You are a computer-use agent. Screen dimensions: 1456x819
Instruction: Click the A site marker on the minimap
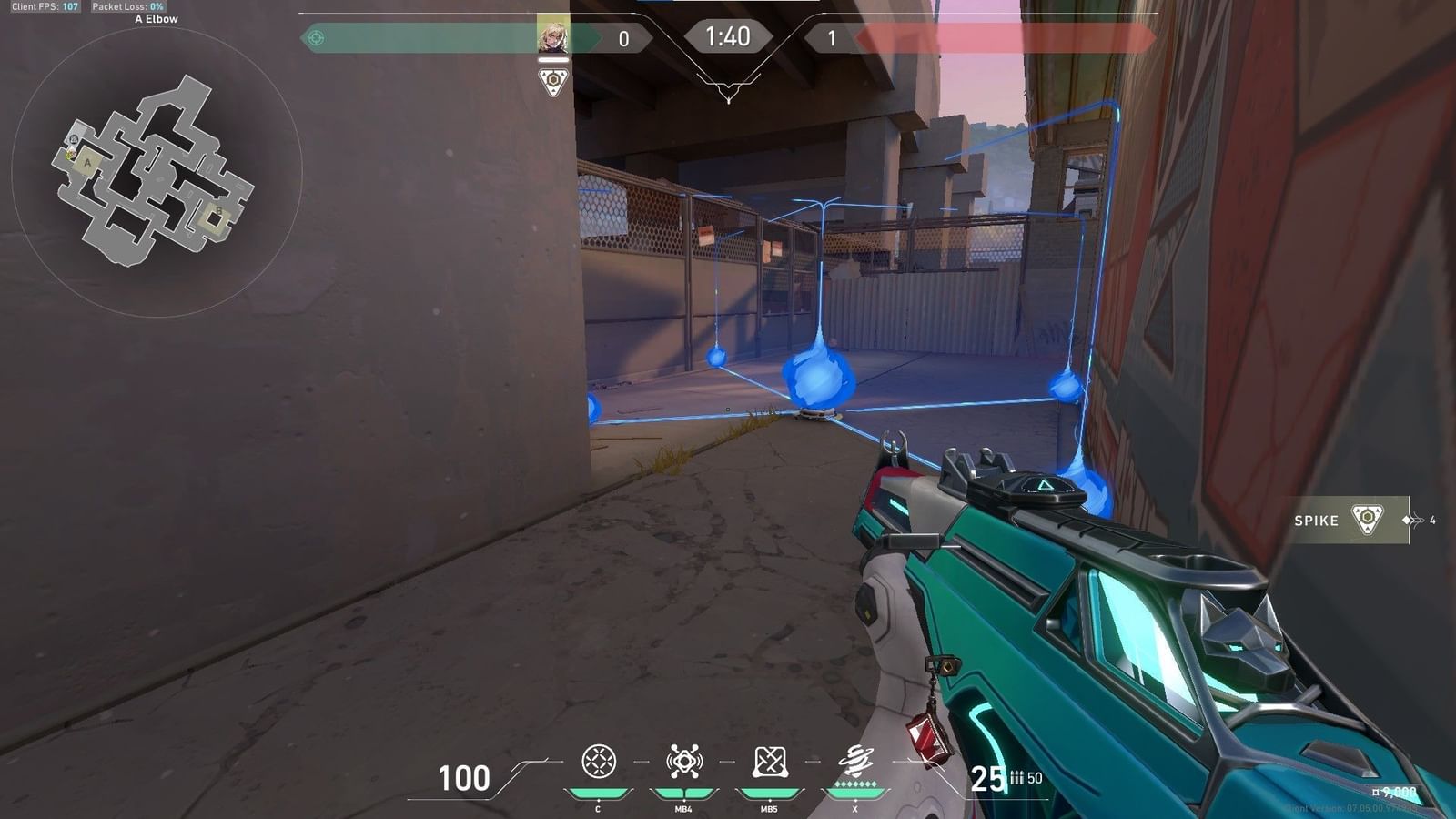87,163
